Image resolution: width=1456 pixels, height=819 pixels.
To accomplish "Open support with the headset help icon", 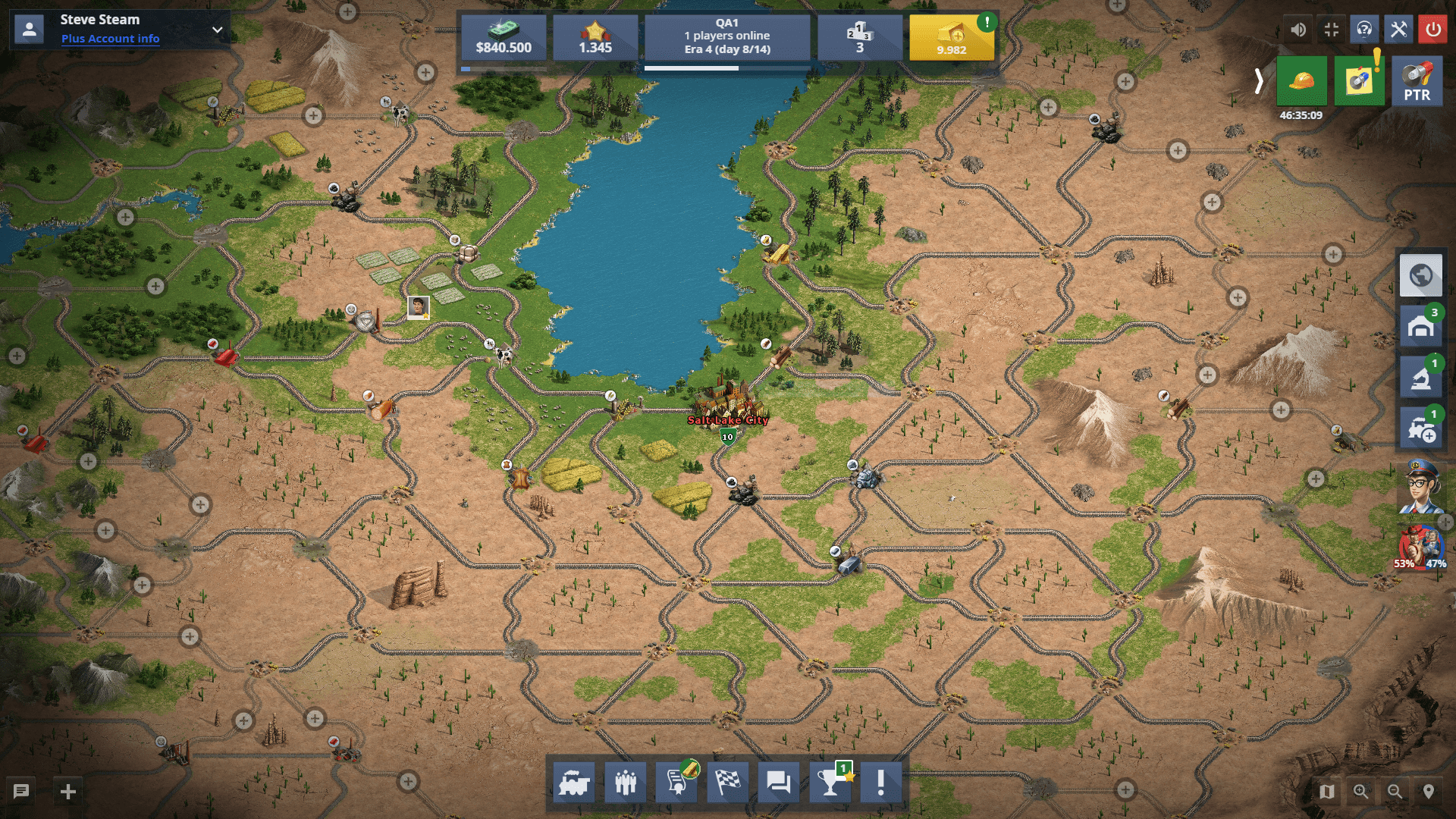I will click(x=1364, y=30).
